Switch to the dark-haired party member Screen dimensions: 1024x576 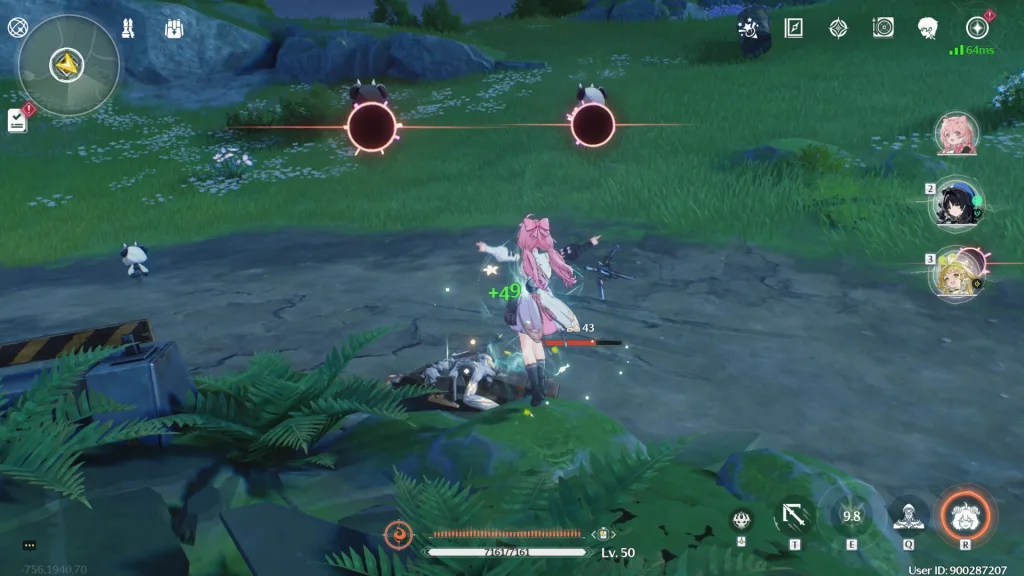point(957,203)
